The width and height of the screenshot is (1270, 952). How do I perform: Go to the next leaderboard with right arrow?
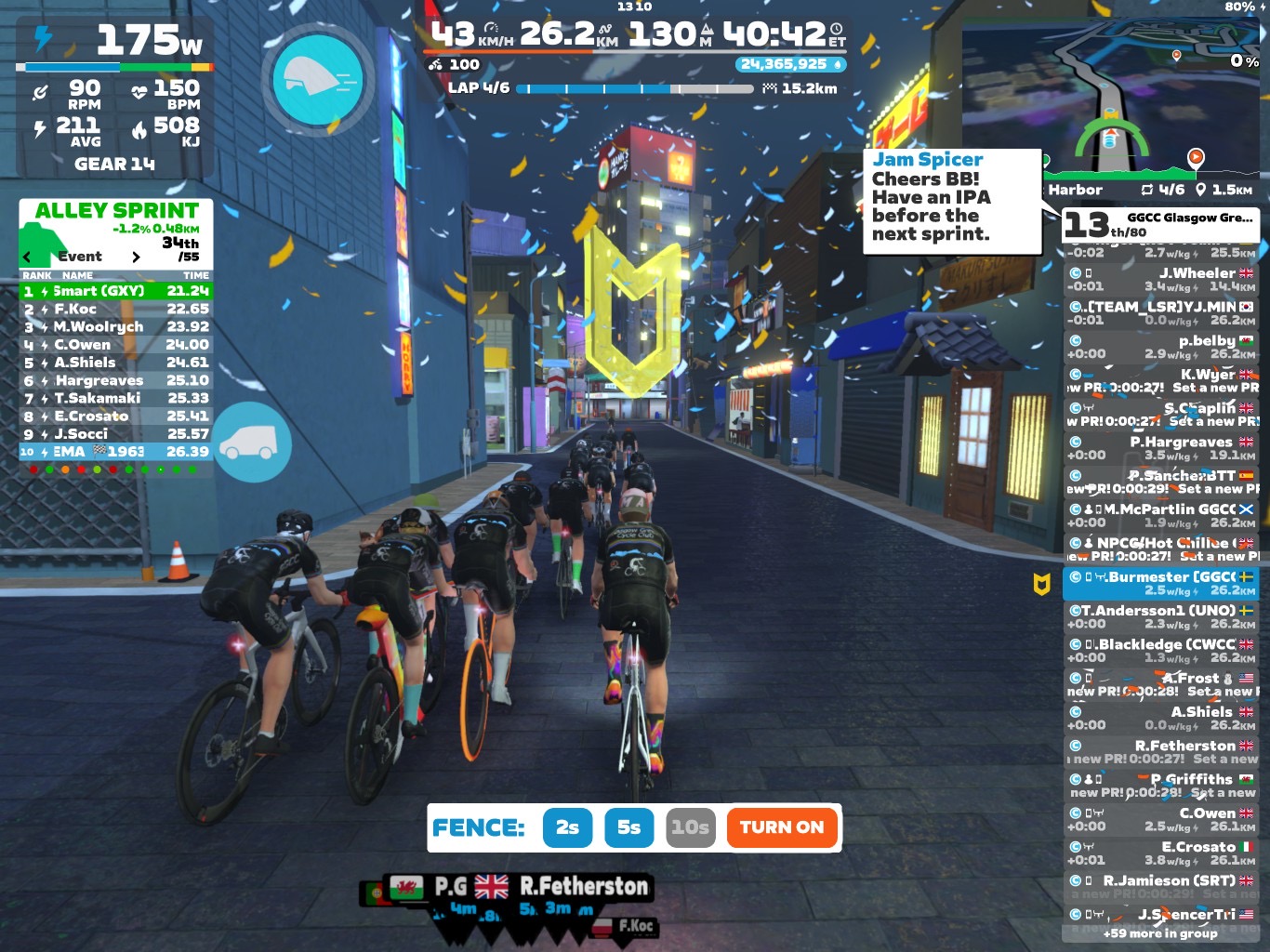pos(136,257)
